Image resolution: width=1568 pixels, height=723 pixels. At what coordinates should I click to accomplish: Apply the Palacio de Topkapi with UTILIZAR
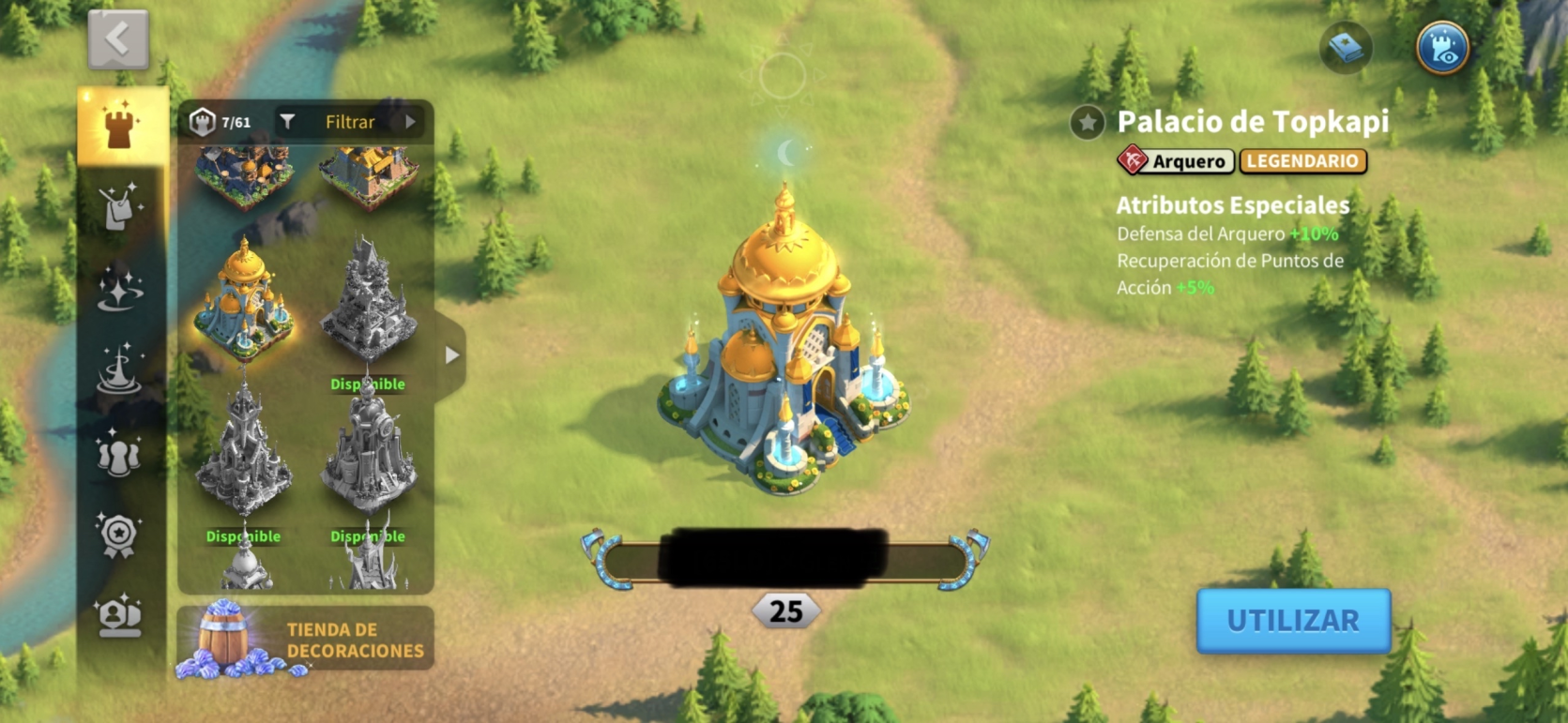pyautogui.click(x=1292, y=621)
